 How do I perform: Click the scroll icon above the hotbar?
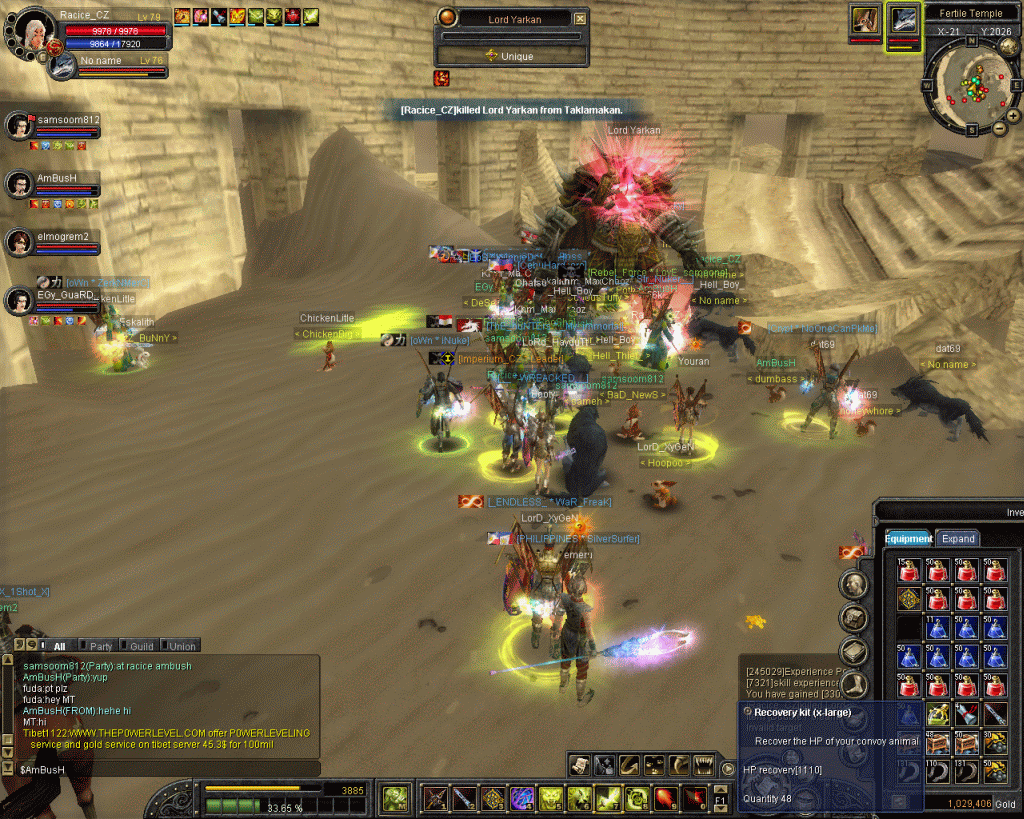[580, 765]
